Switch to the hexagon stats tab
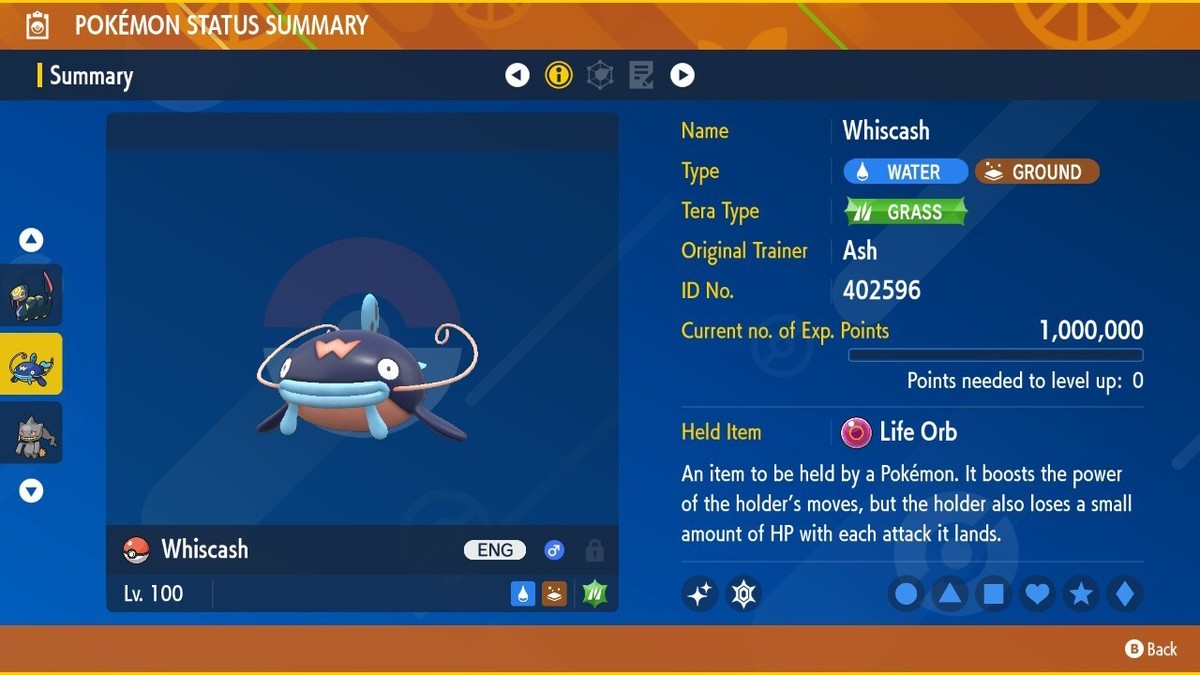The height and width of the screenshot is (675, 1200). point(600,75)
